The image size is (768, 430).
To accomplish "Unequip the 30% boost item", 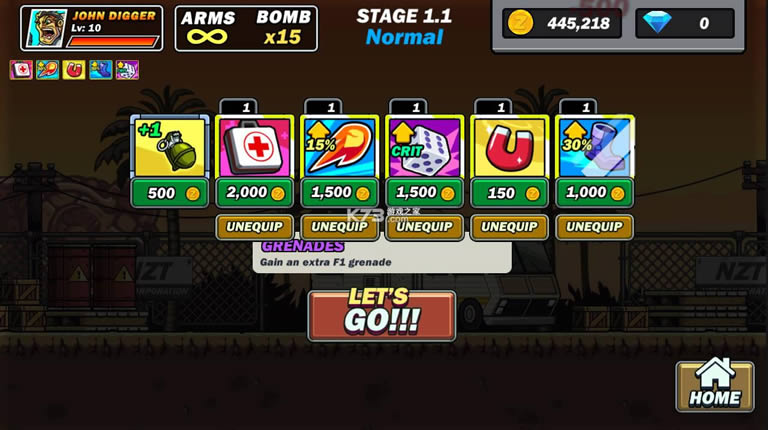I will click(594, 227).
